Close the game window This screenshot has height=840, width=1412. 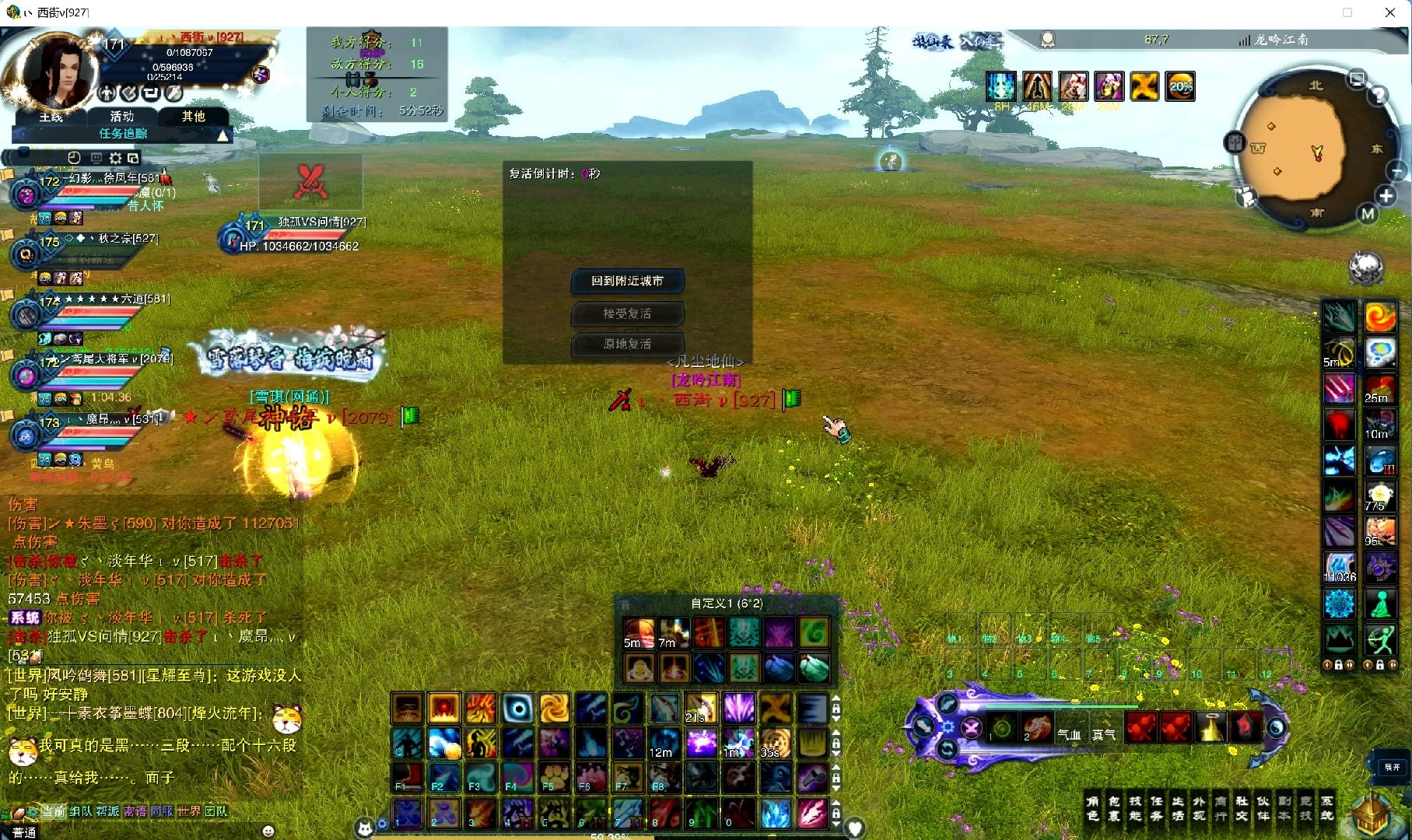(1390, 12)
